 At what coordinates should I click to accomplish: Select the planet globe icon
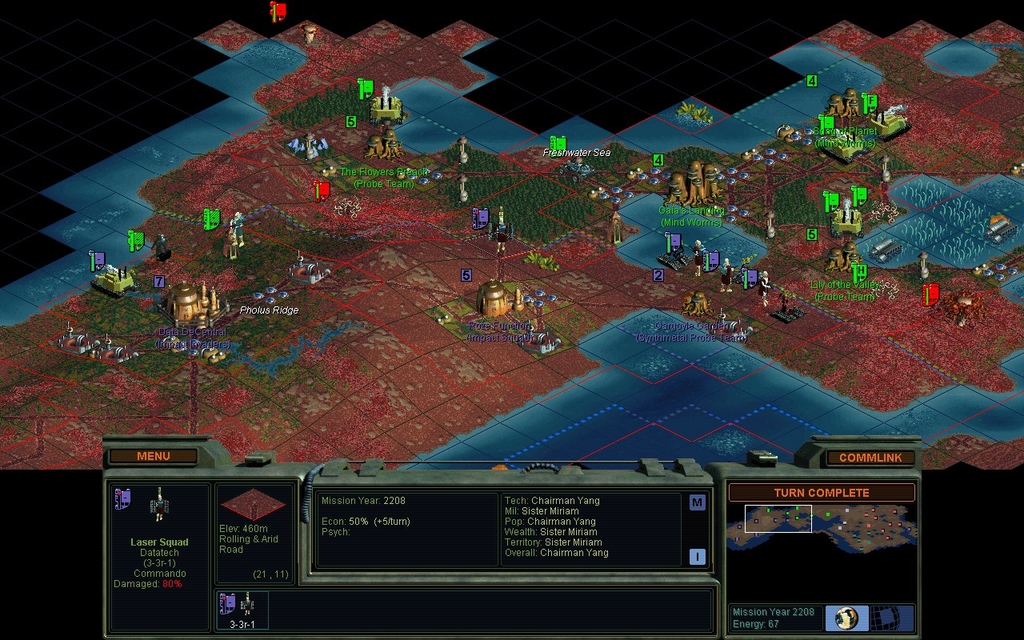[x=846, y=617]
